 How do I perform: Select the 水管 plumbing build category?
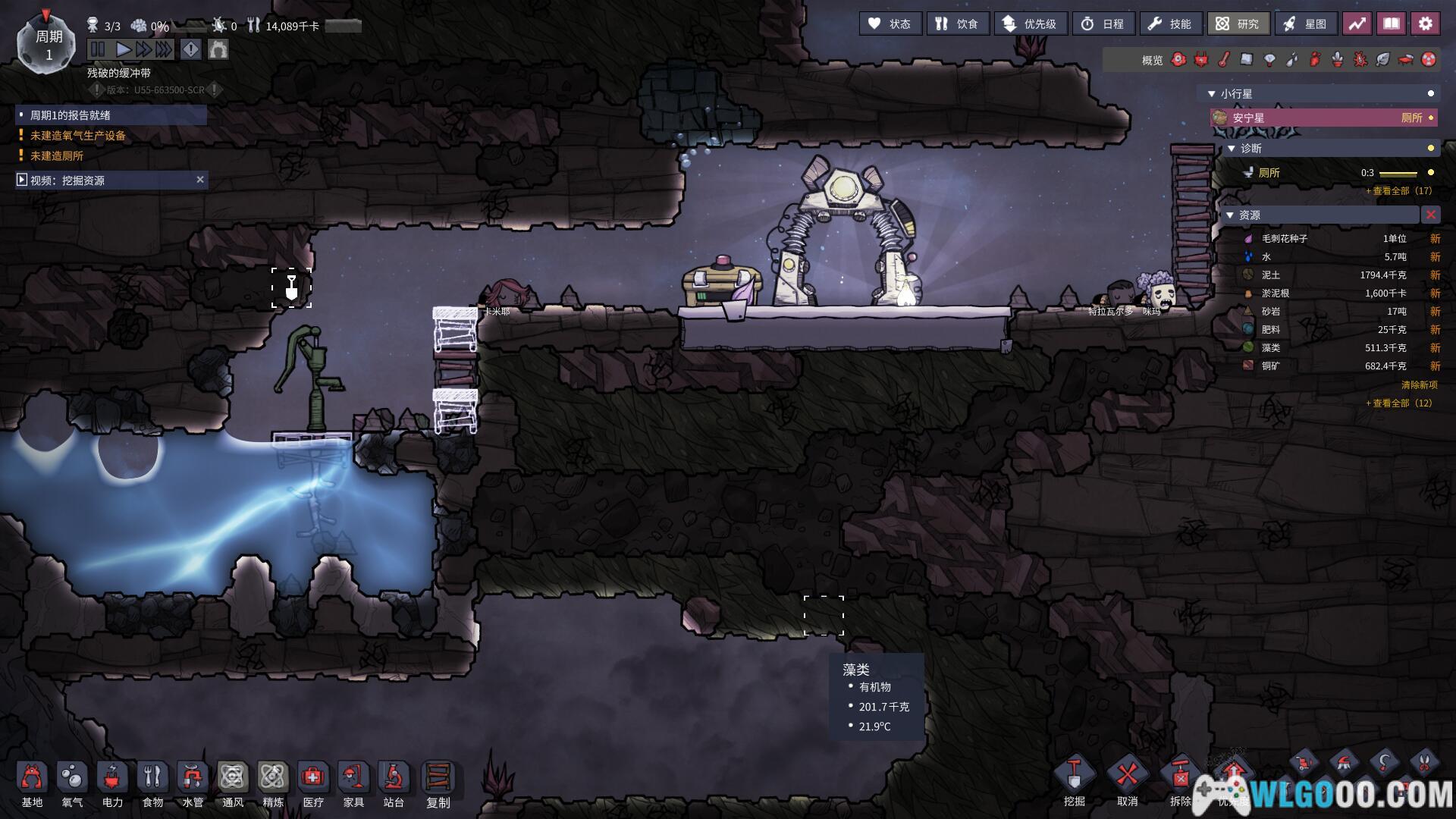pyautogui.click(x=193, y=785)
